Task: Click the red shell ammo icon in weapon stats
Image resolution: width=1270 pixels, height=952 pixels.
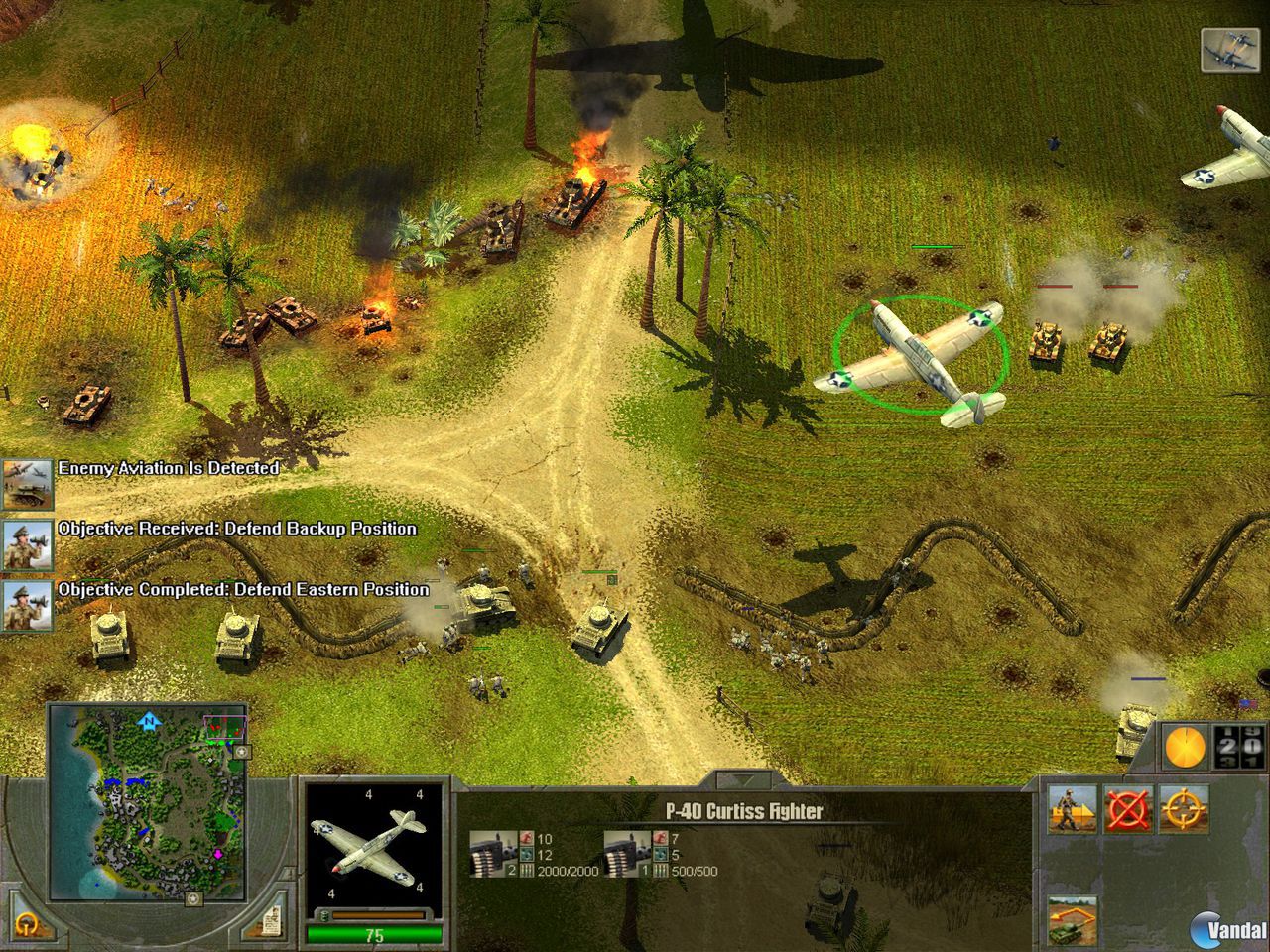Action: click(526, 838)
